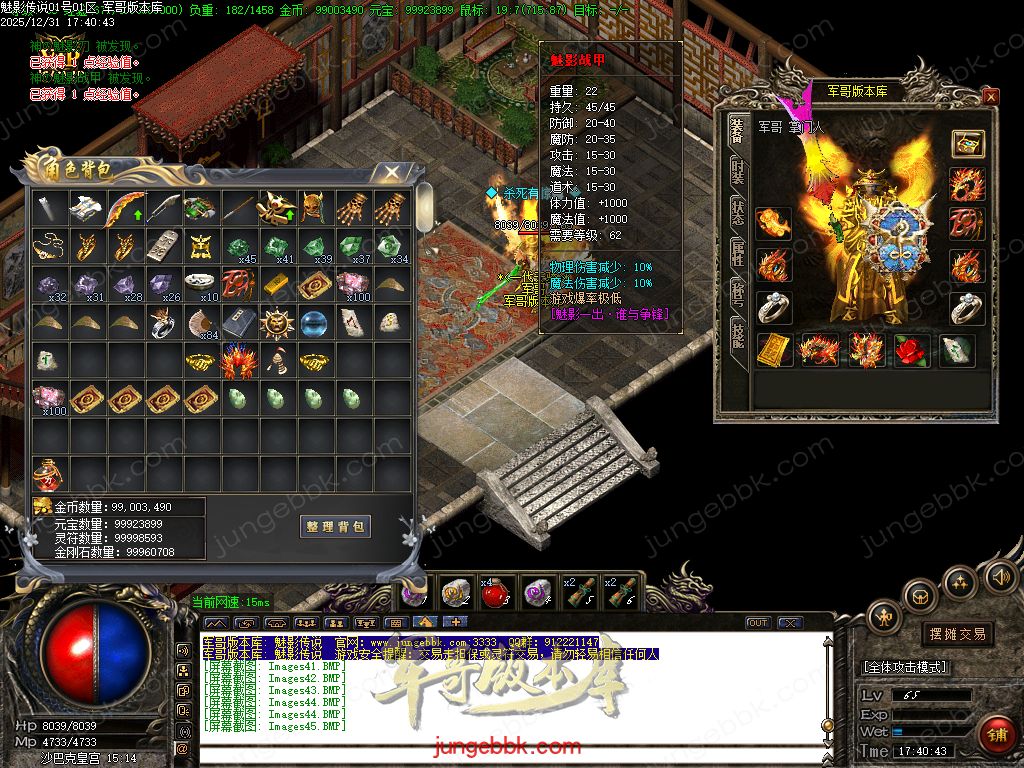The image size is (1024, 768).
Task: Select the gold bar item in backpack
Action: [x=276, y=285]
